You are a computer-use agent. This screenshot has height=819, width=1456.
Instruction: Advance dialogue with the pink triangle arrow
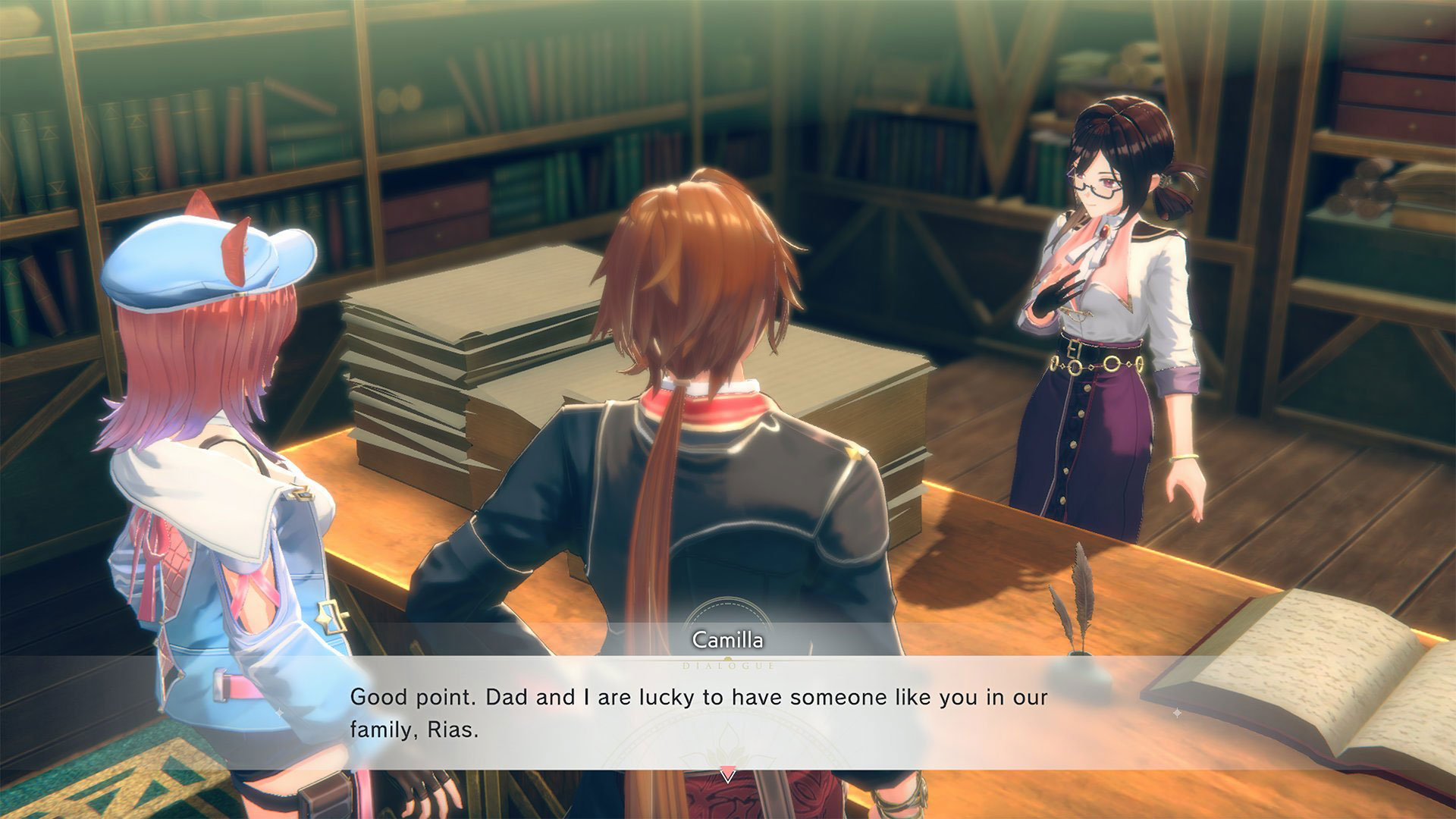coord(728,775)
